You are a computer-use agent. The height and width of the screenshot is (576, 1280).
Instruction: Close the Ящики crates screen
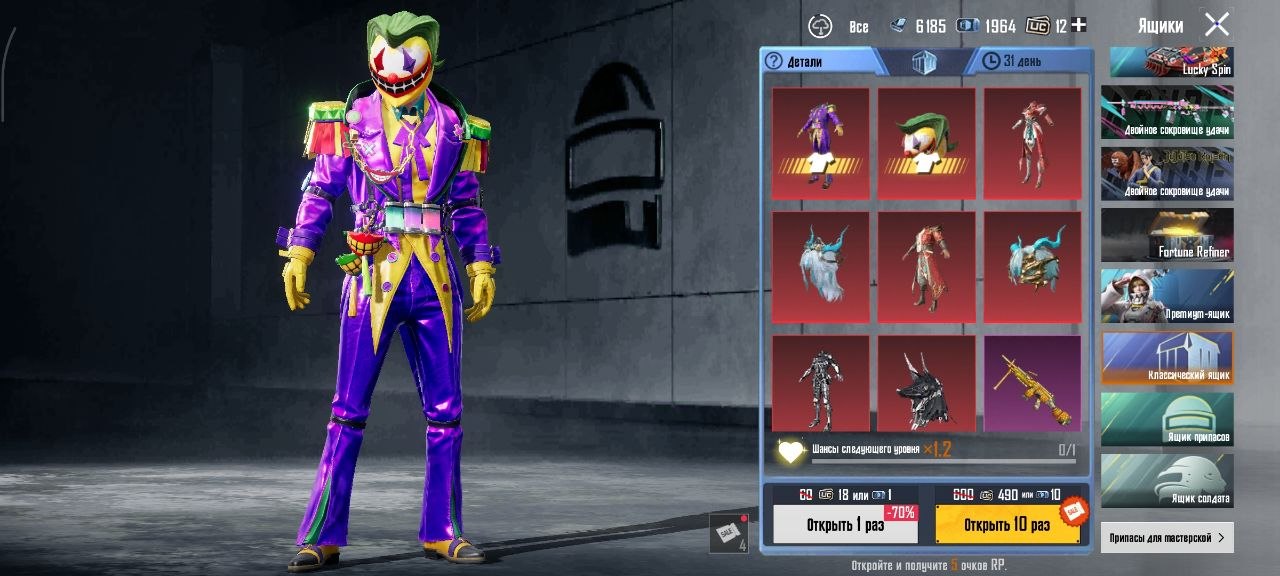coord(1216,25)
